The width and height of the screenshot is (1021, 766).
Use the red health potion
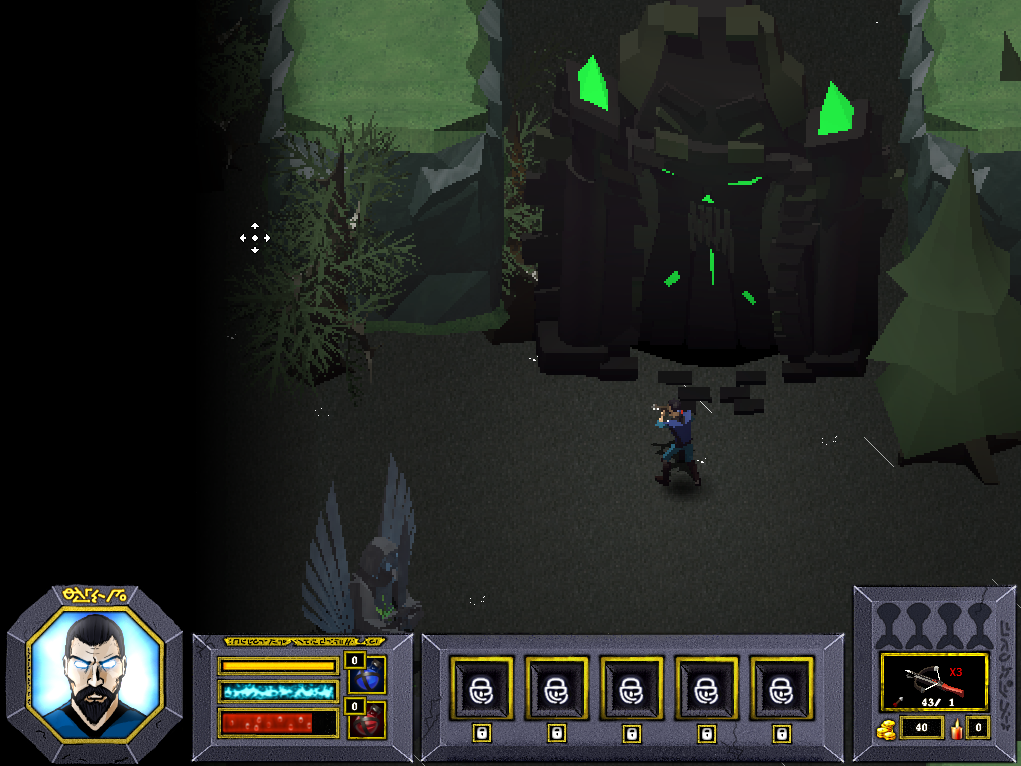coord(367,720)
